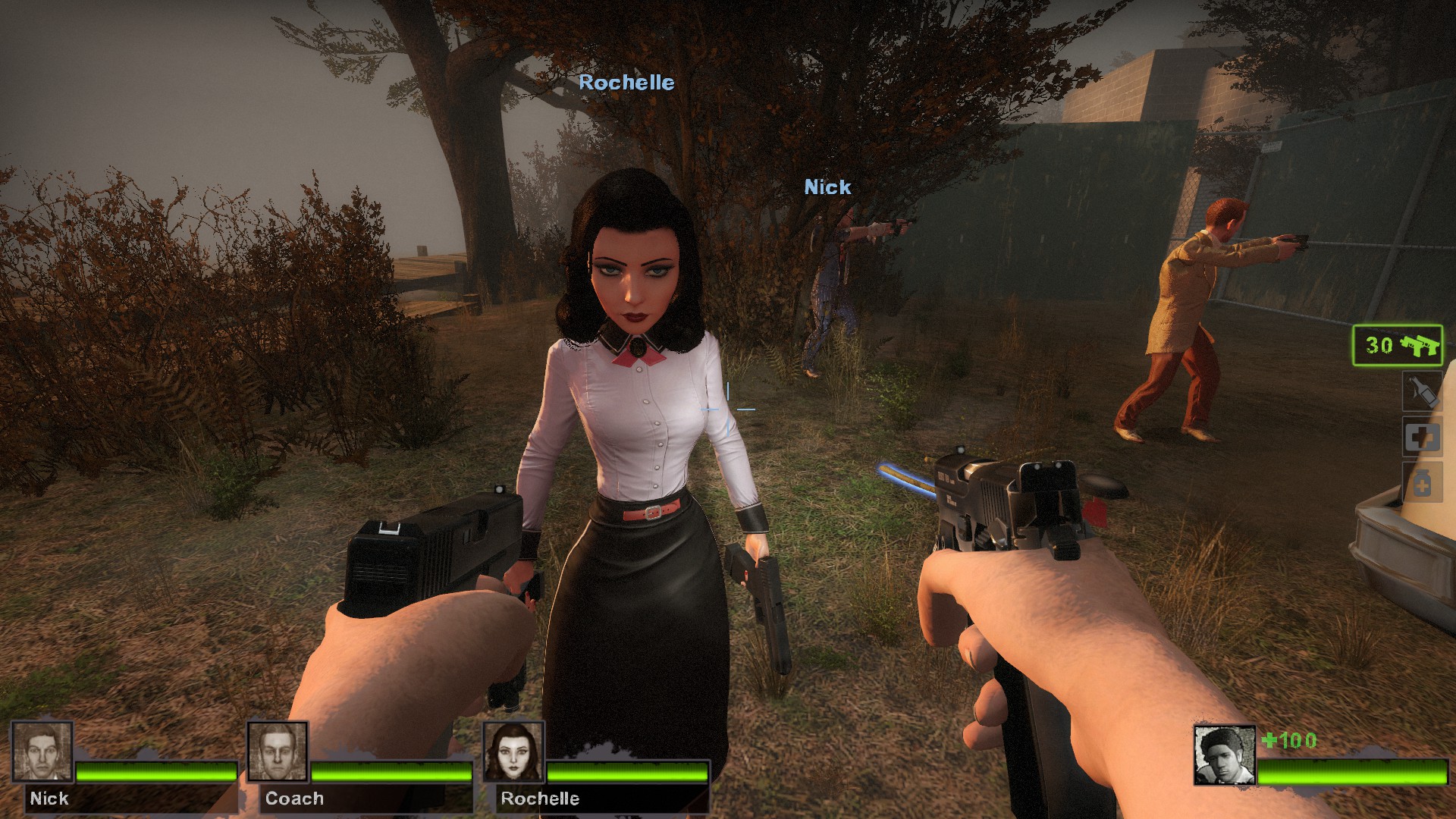Click Nick's teammate portrait
The image size is (1456, 819).
point(42,752)
